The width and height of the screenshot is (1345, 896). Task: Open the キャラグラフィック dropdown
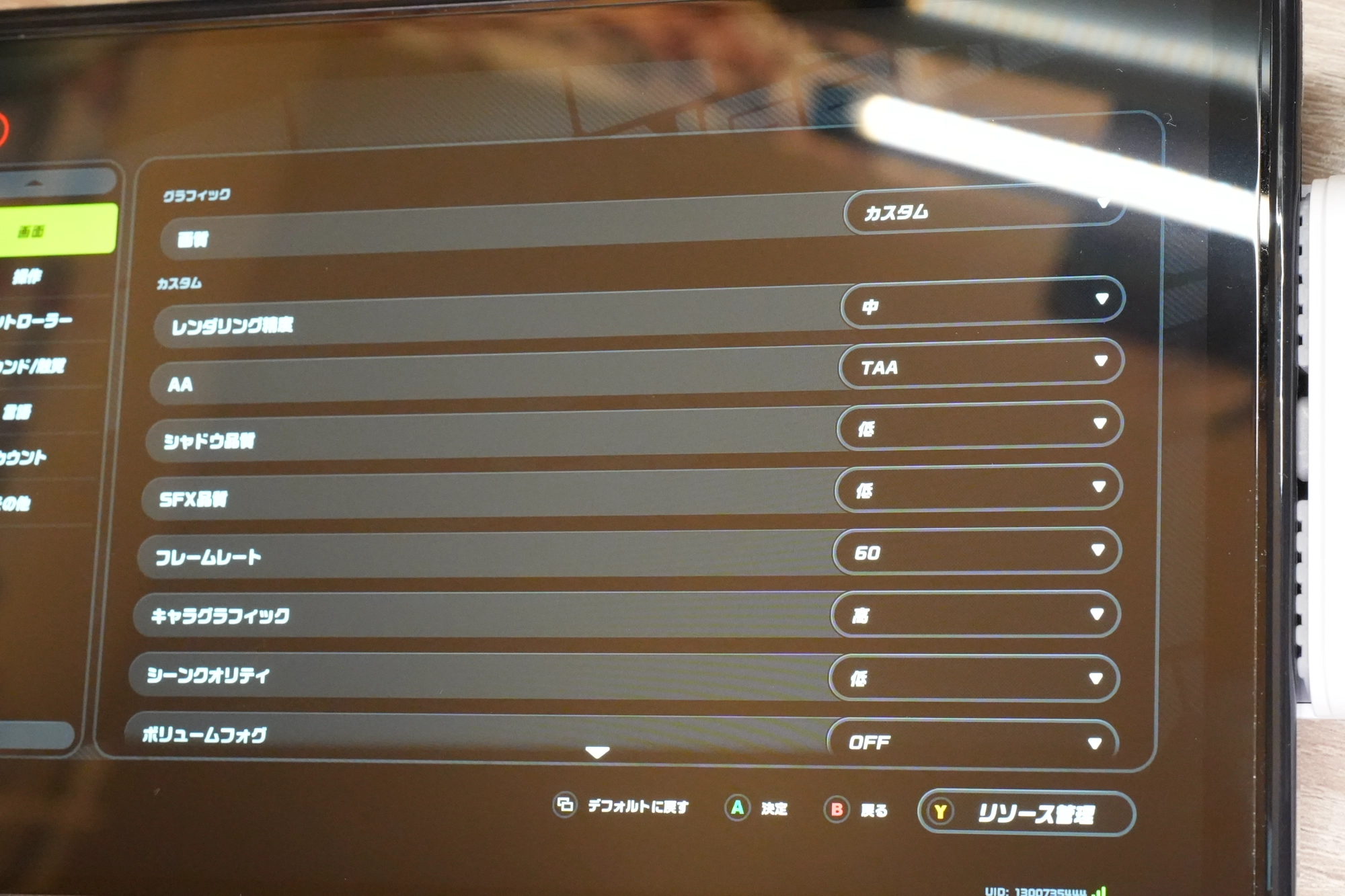tap(975, 614)
